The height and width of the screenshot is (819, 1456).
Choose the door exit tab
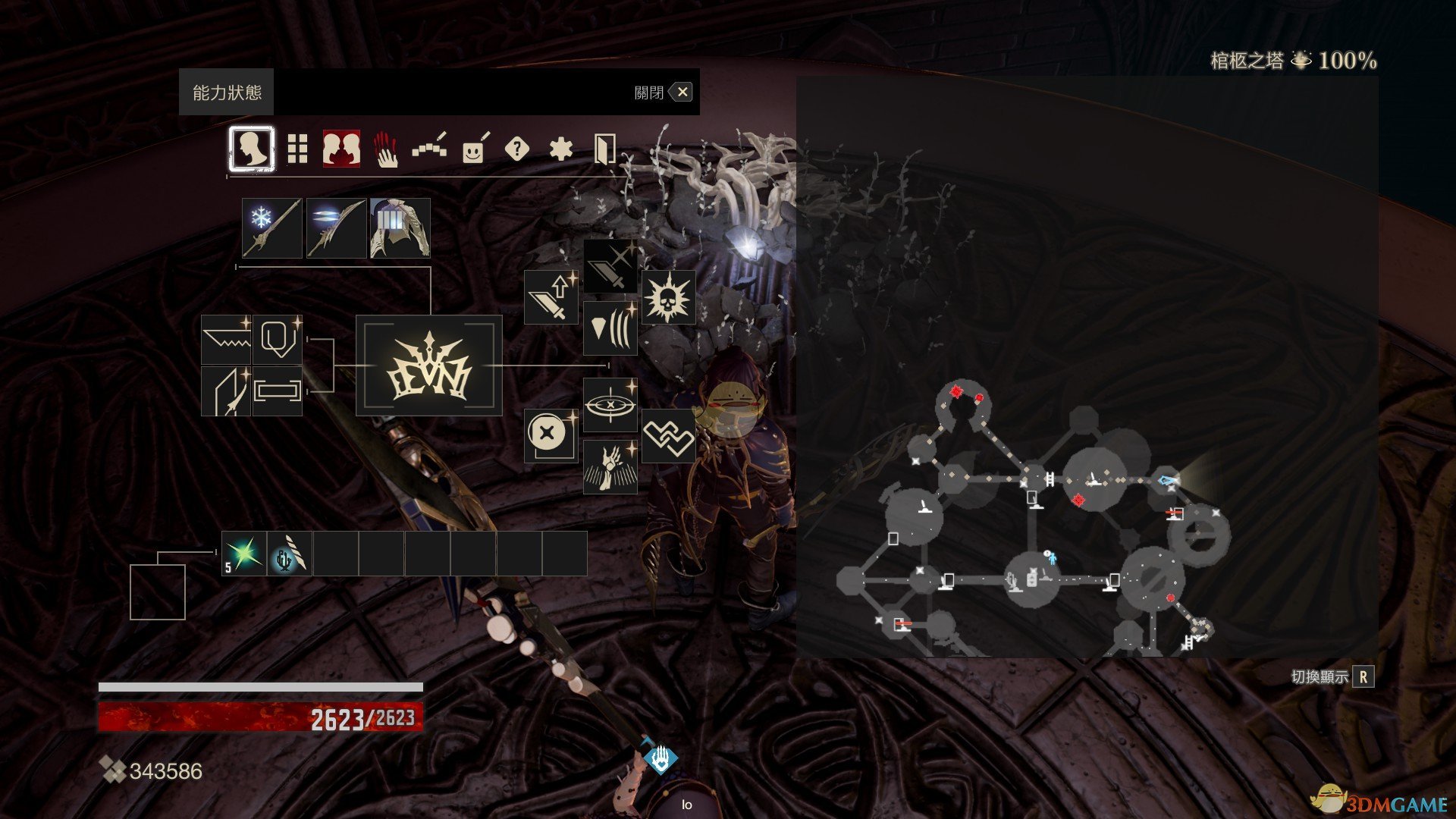point(604,149)
